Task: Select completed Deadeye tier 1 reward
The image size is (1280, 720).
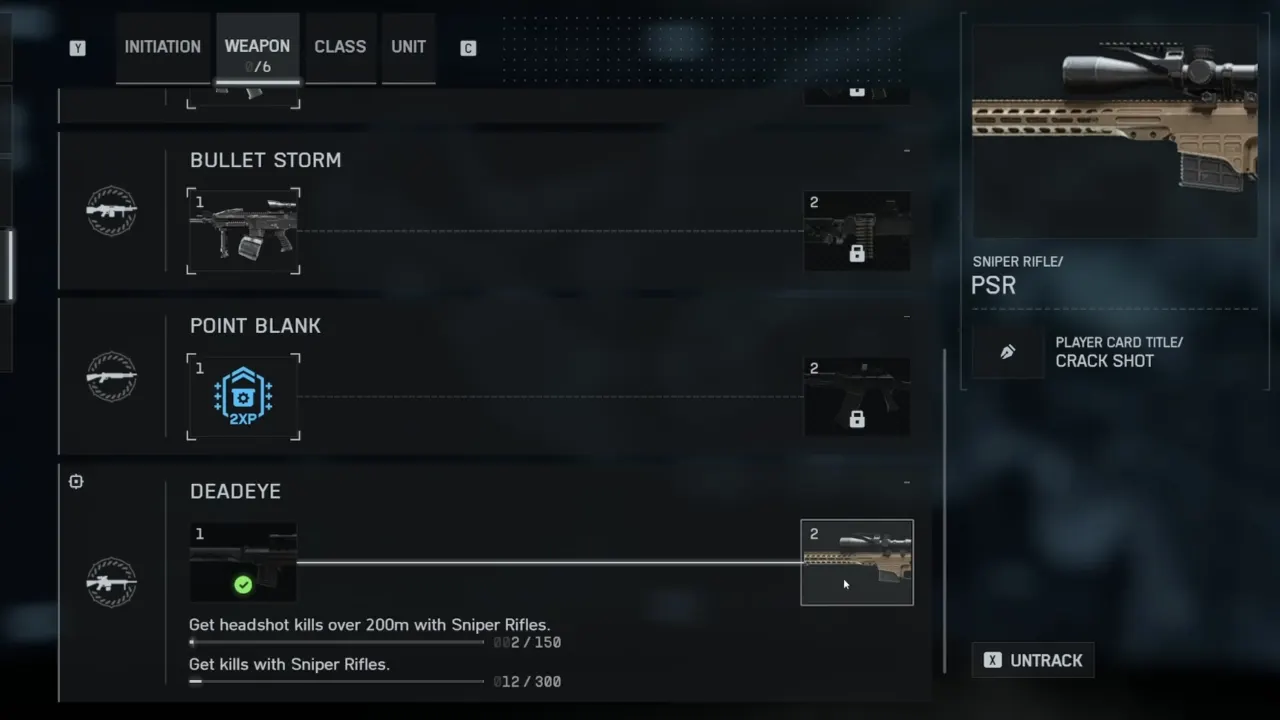Action: (243, 562)
